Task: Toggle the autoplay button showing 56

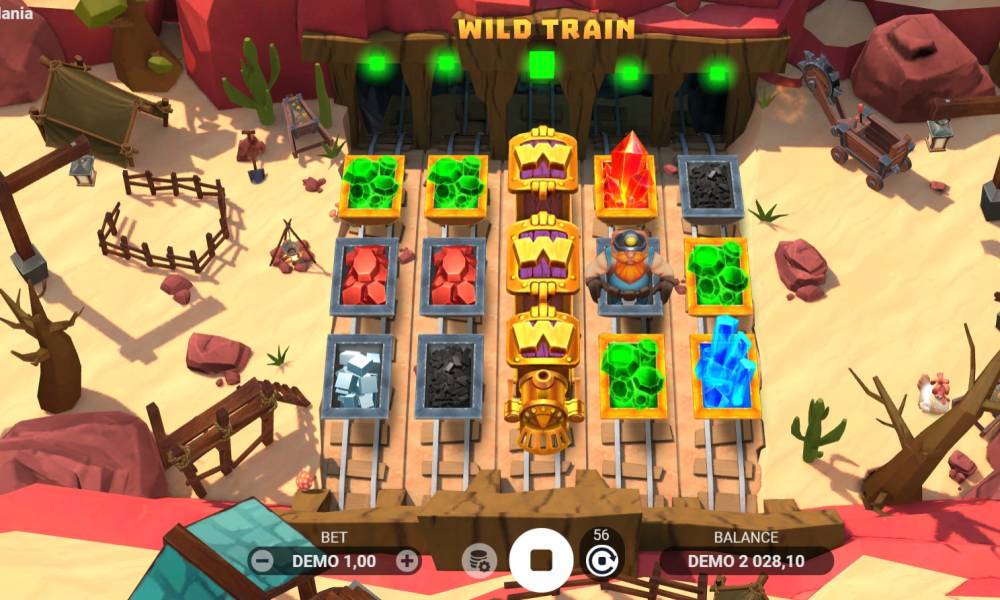Action: [600, 558]
